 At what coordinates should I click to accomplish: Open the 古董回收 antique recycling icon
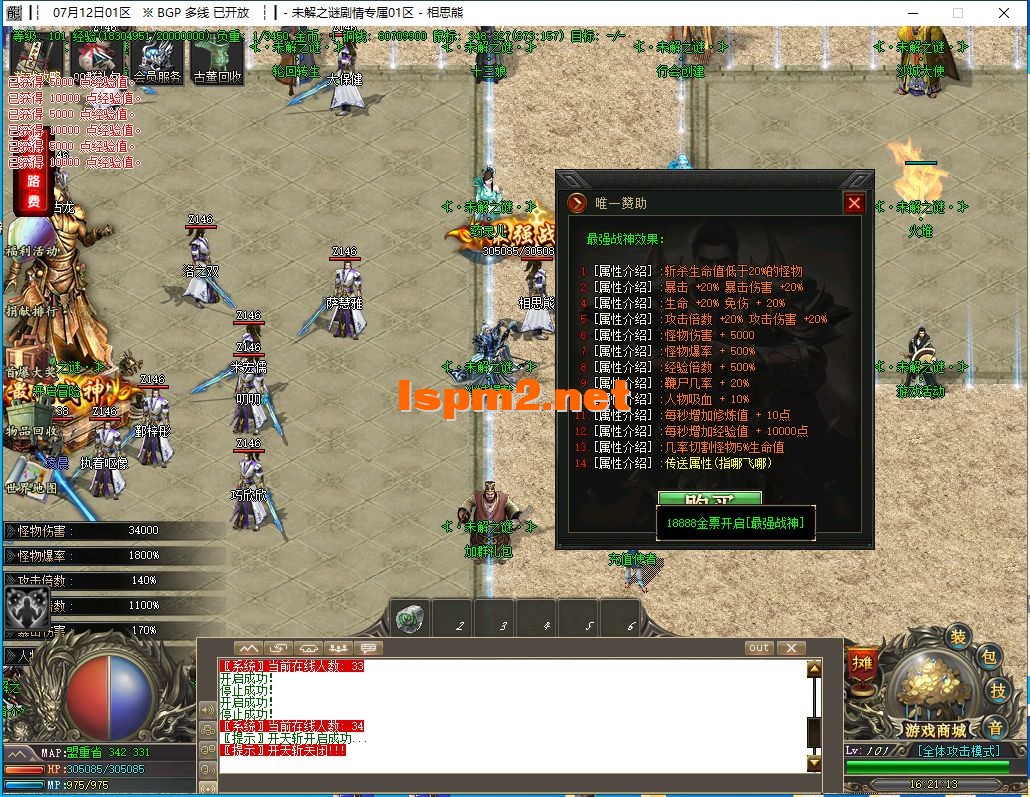(216, 63)
